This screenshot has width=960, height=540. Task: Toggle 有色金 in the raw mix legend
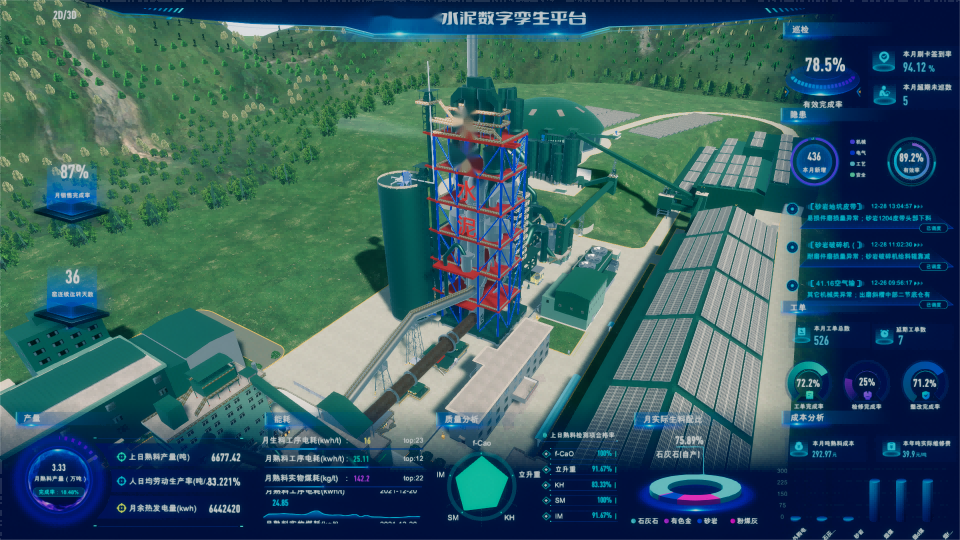pos(679,520)
